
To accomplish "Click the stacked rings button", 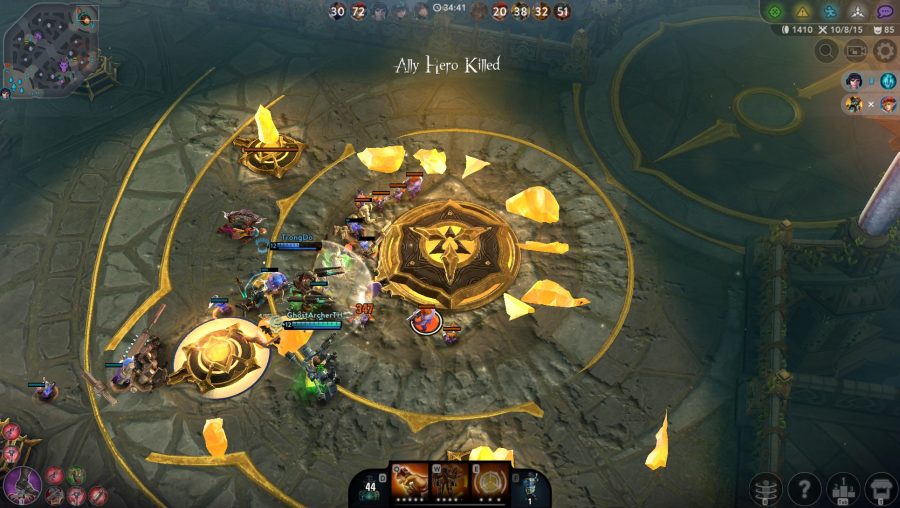I will coord(766,489).
